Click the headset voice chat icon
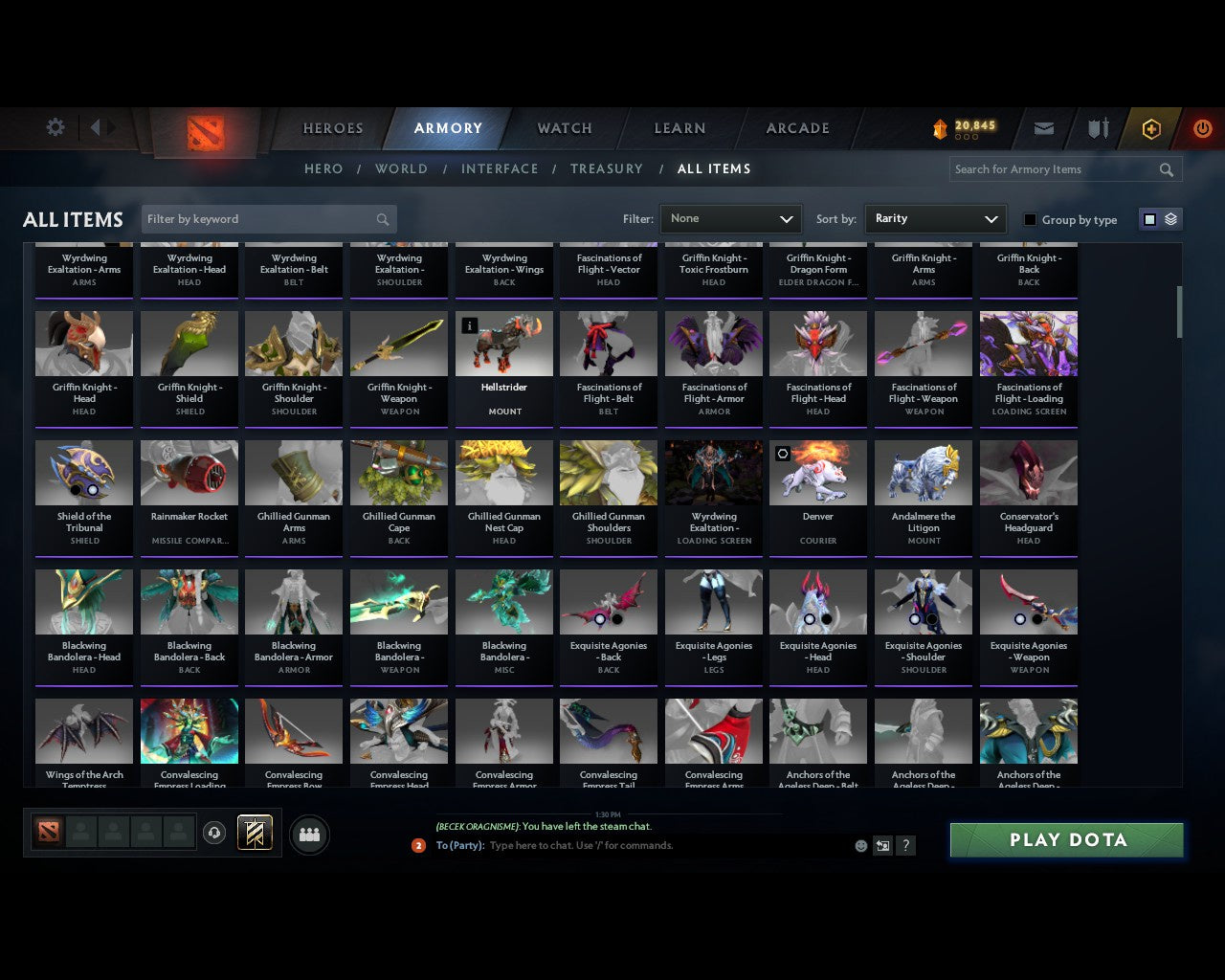 click(x=214, y=833)
